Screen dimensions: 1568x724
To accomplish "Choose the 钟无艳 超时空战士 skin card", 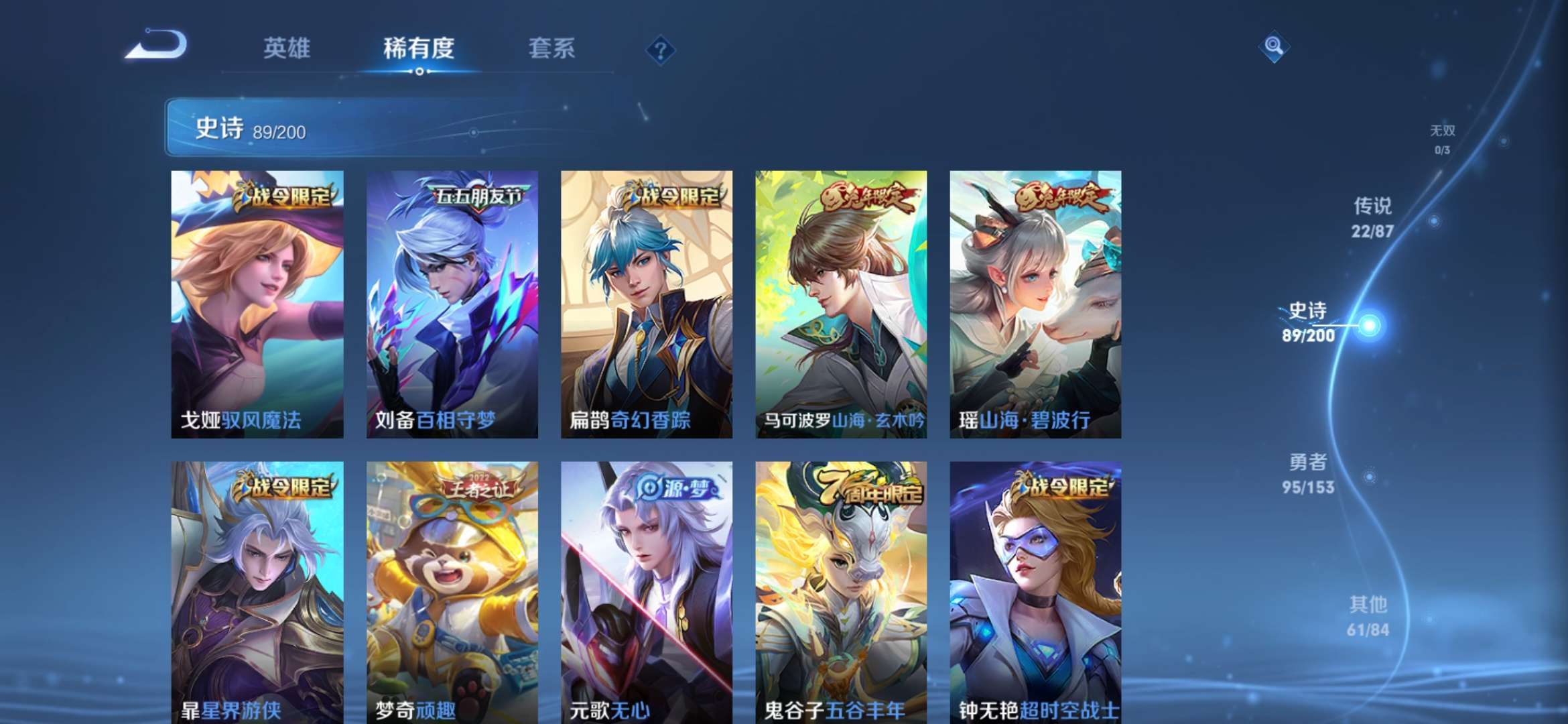I will click(1035, 591).
